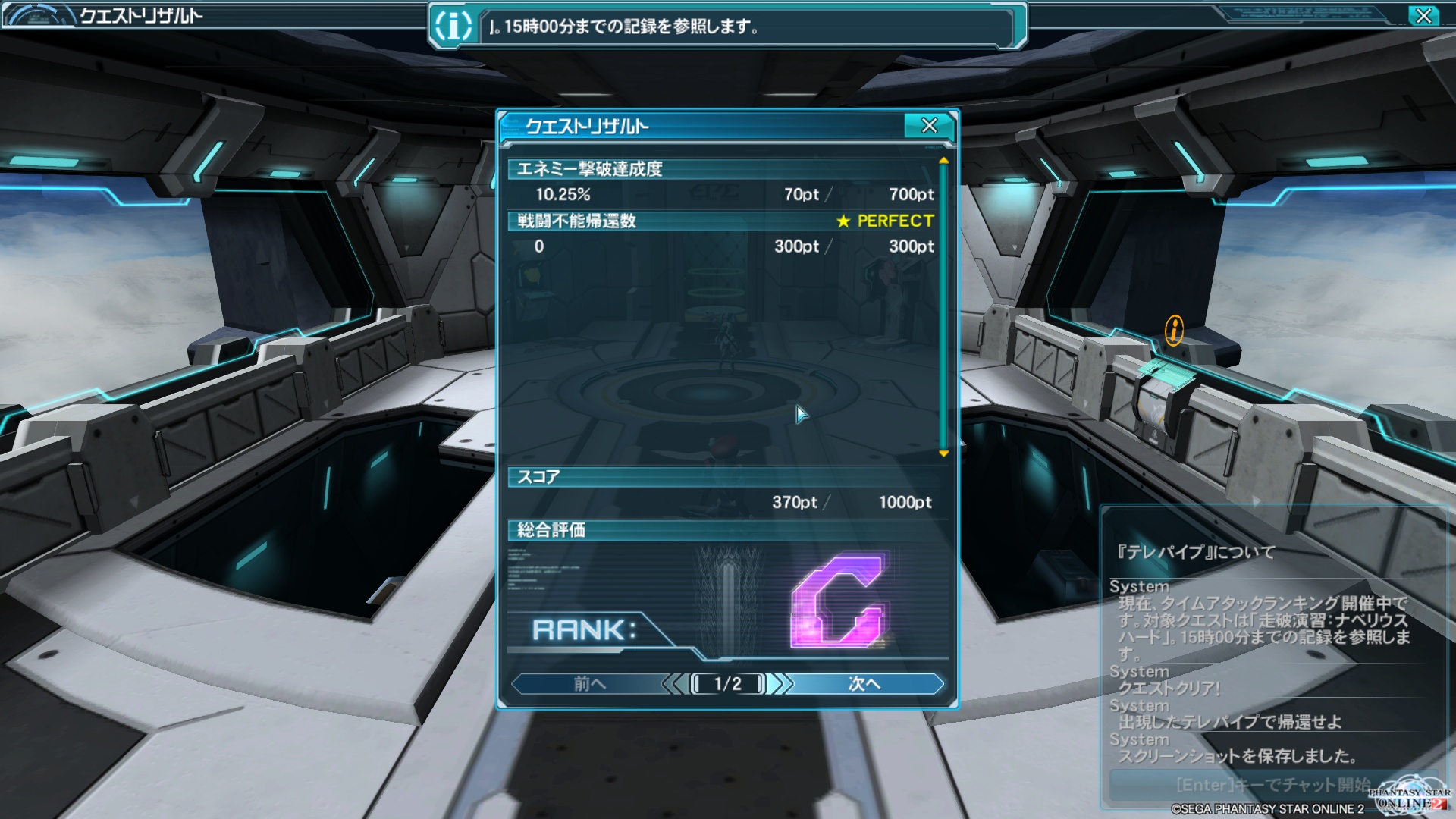Click the down arrow of results scrollbar

[943, 453]
